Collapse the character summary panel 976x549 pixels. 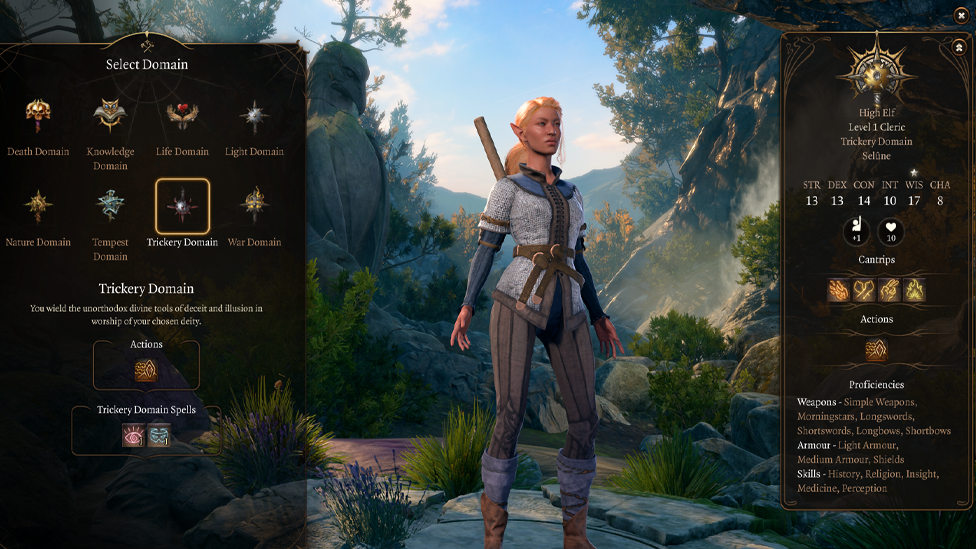pos(959,46)
